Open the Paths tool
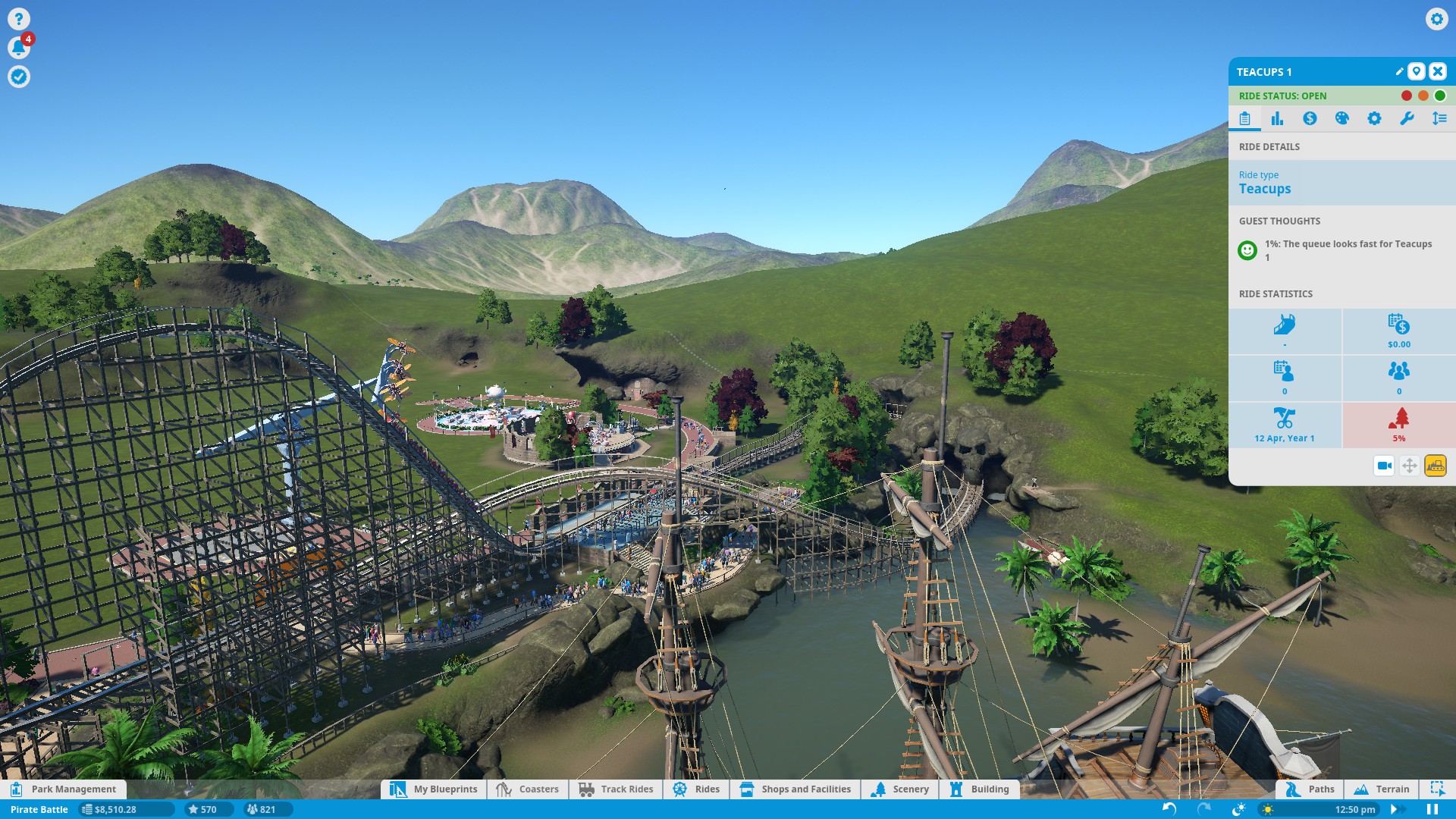 (1310, 789)
